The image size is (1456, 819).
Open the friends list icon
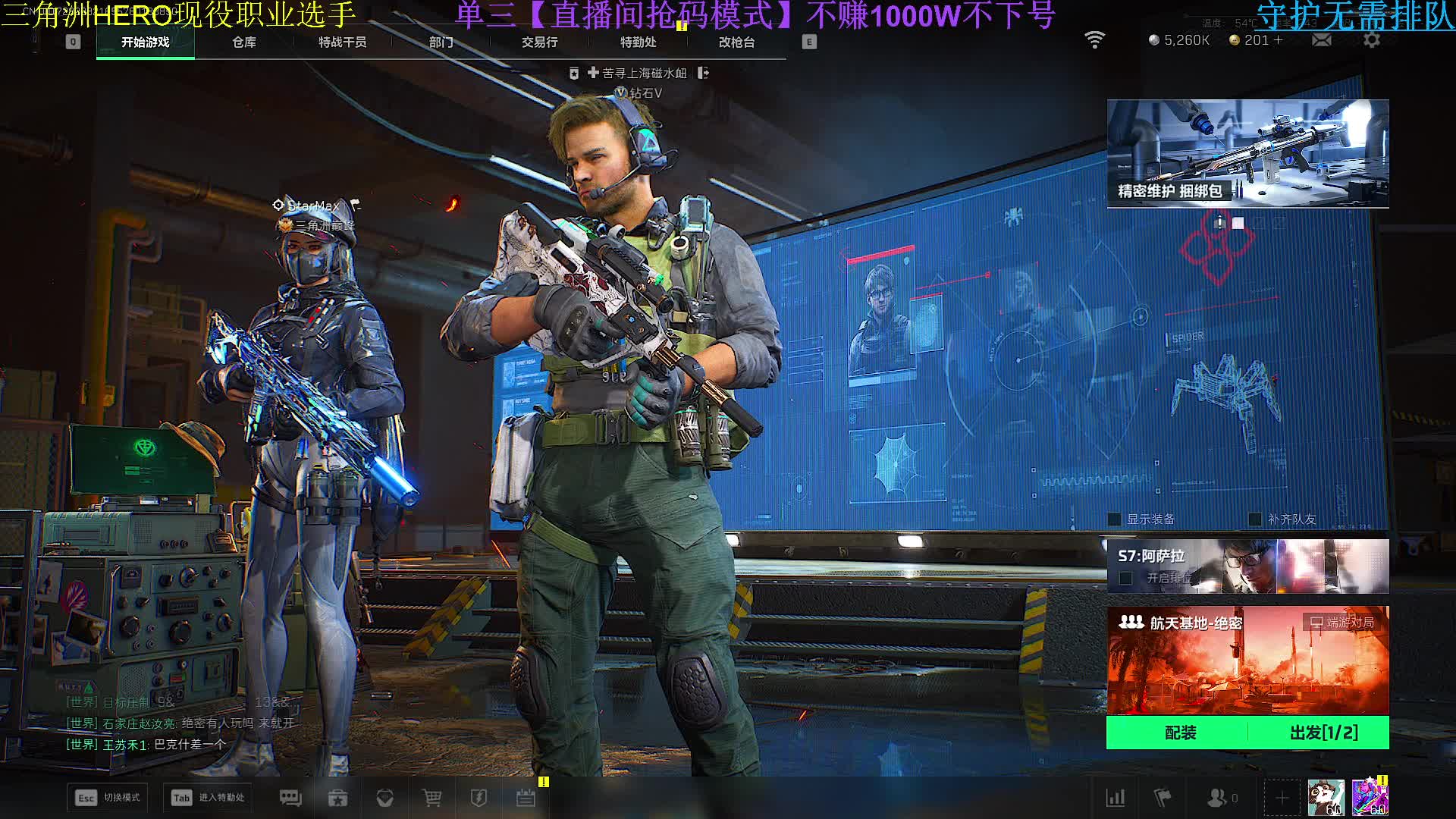(1219, 798)
